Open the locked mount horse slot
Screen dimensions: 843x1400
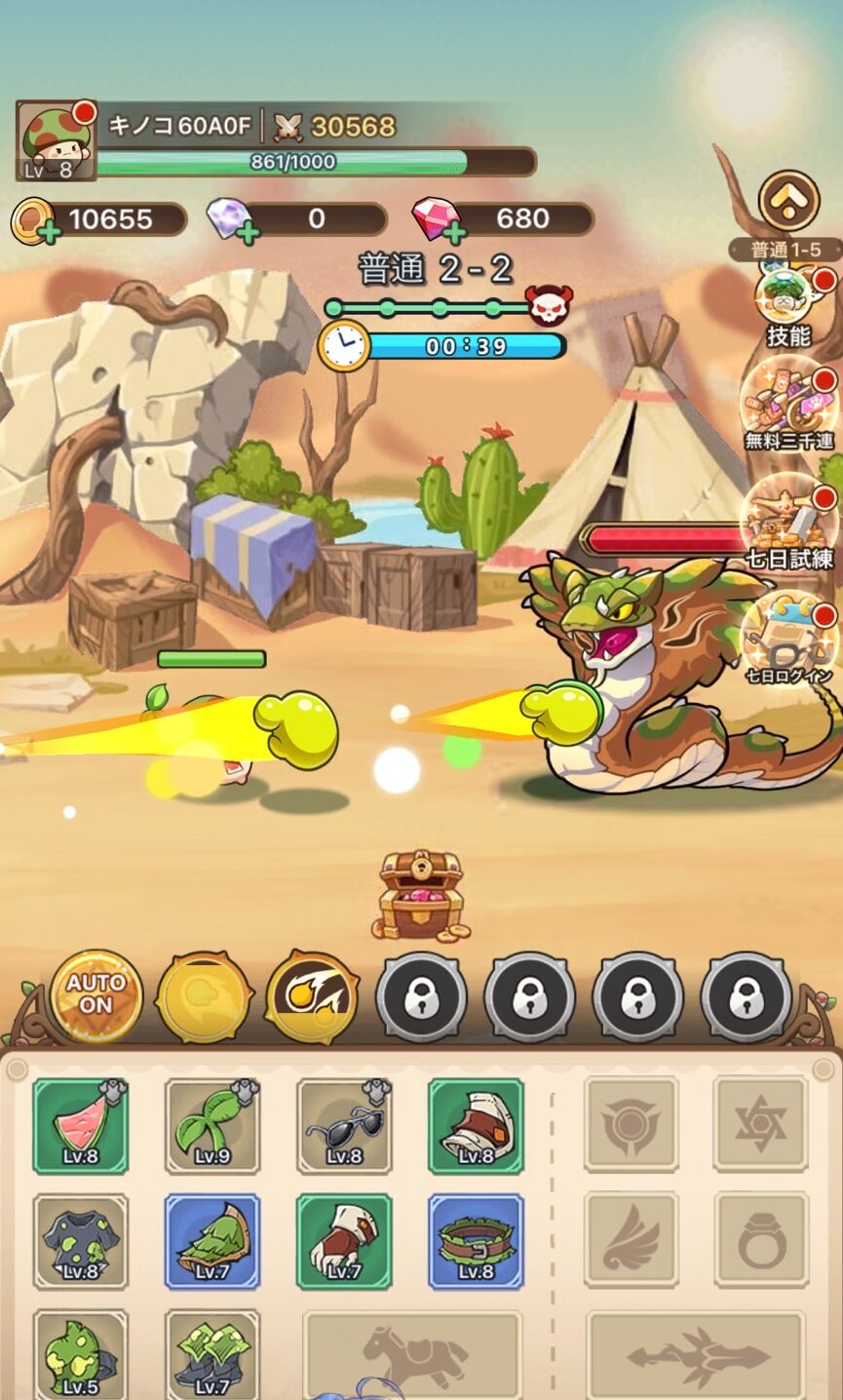[412, 1355]
